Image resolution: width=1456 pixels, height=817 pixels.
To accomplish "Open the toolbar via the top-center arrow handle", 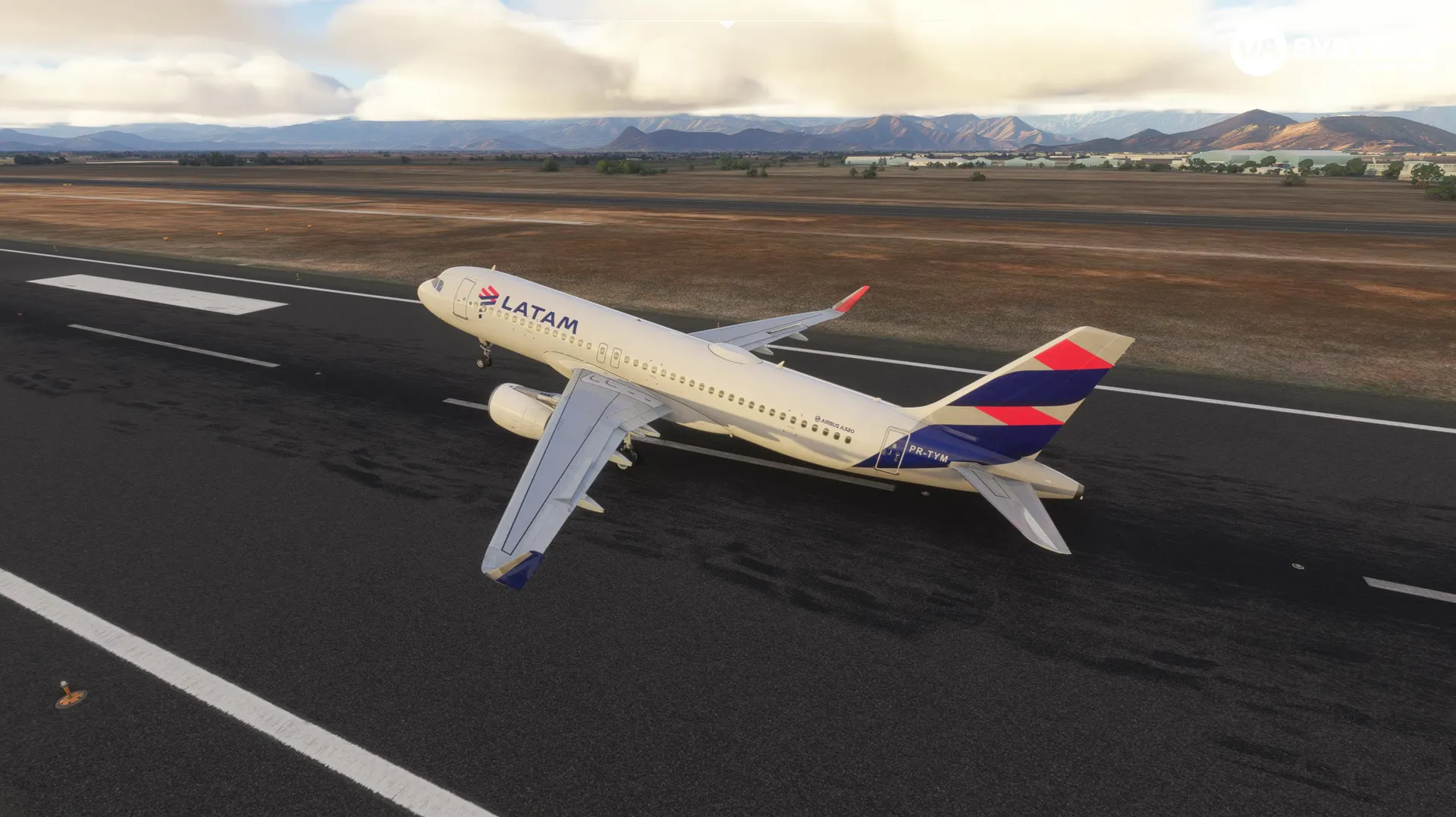I will (x=727, y=24).
